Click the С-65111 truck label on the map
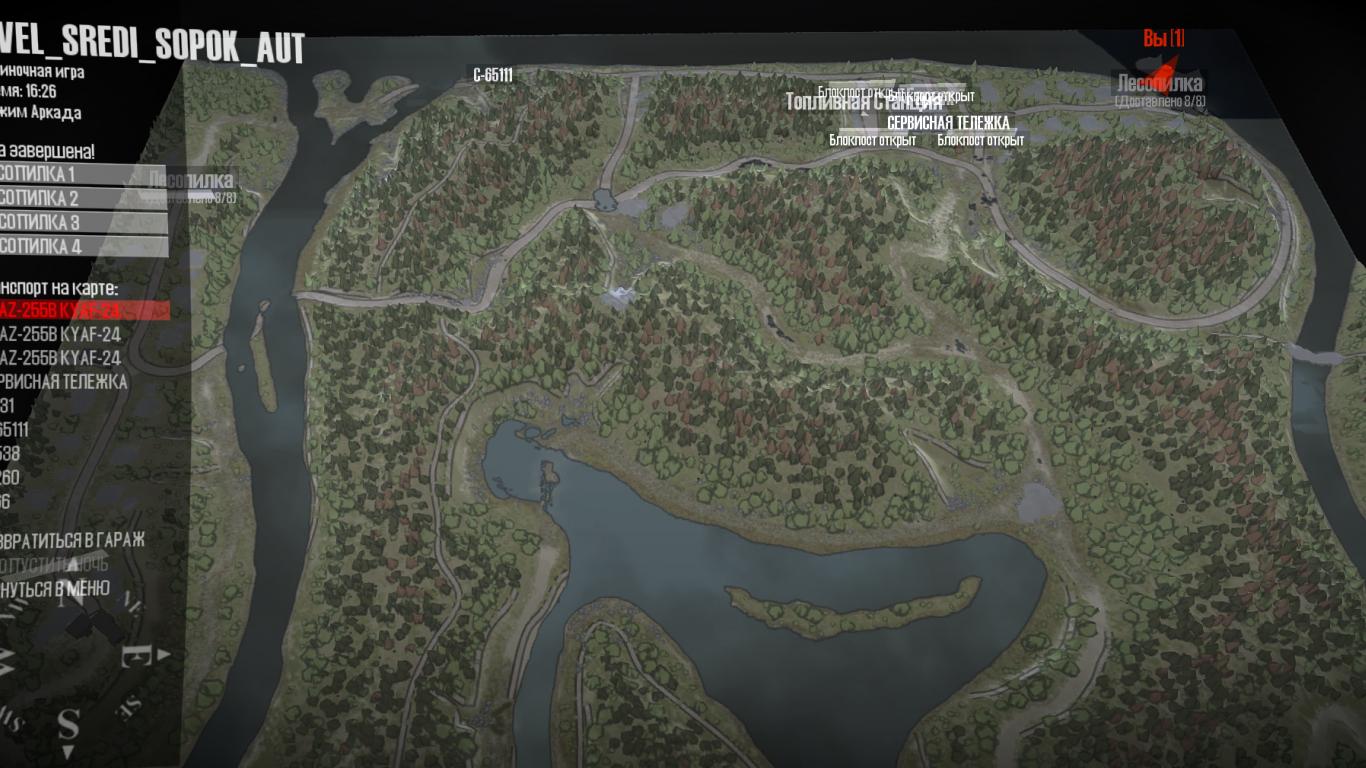The image size is (1366, 768). click(493, 75)
